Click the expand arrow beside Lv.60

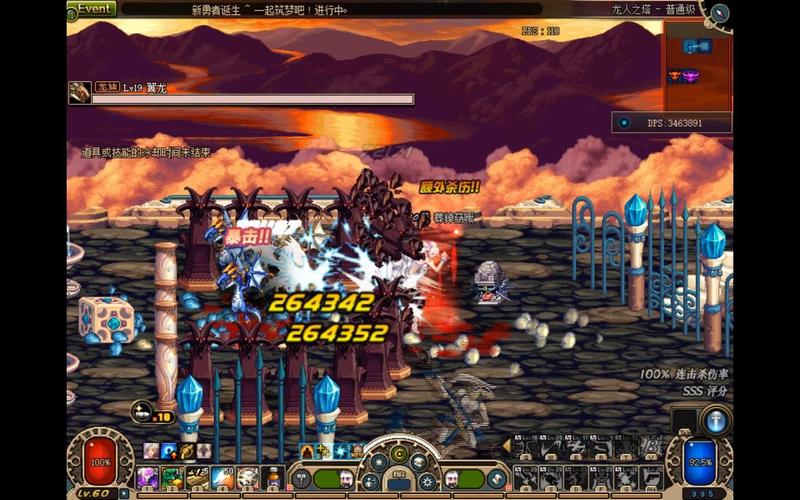pyautogui.click(x=124, y=493)
